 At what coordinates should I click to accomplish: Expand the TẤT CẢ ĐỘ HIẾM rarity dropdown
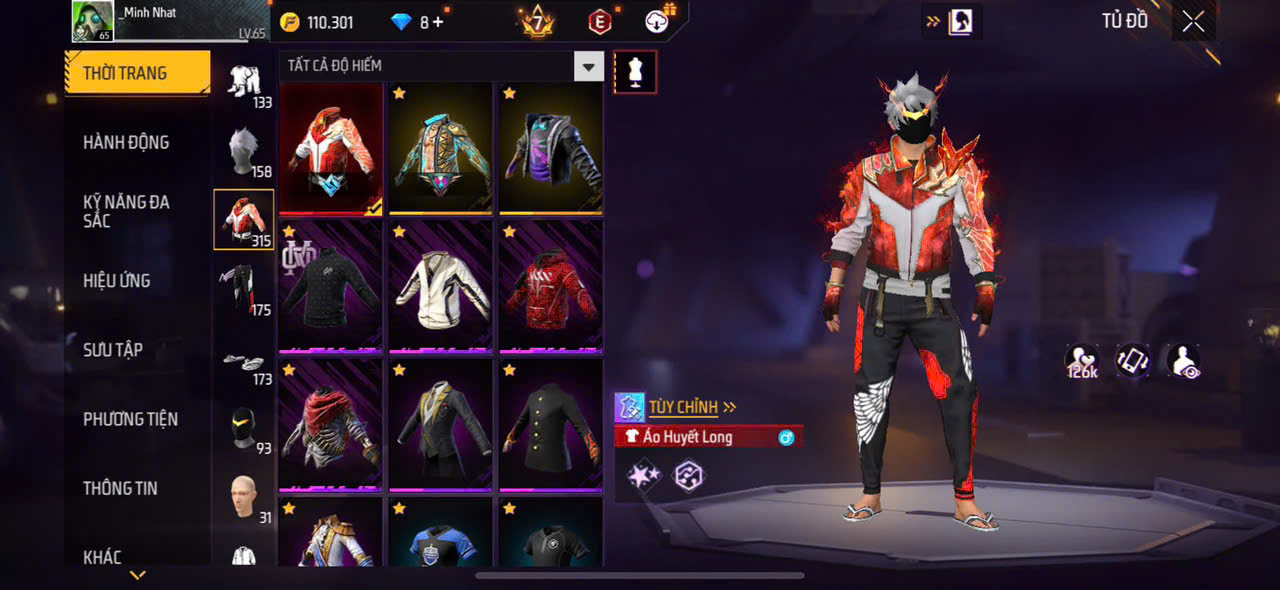(588, 67)
